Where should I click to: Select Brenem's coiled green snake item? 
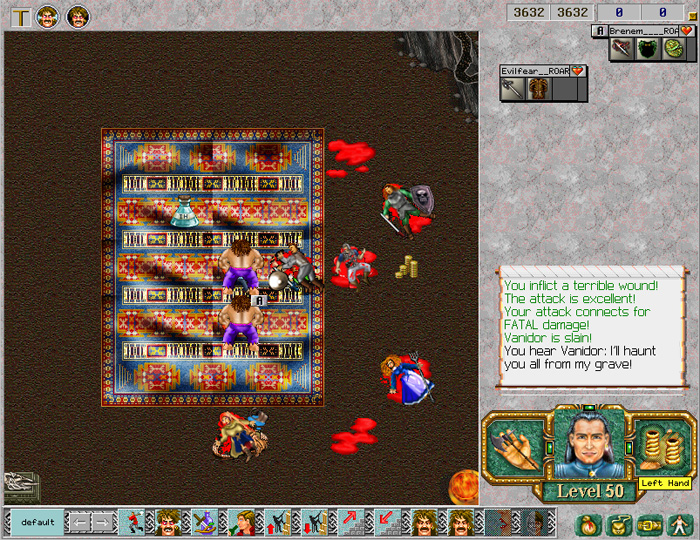point(673,48)
